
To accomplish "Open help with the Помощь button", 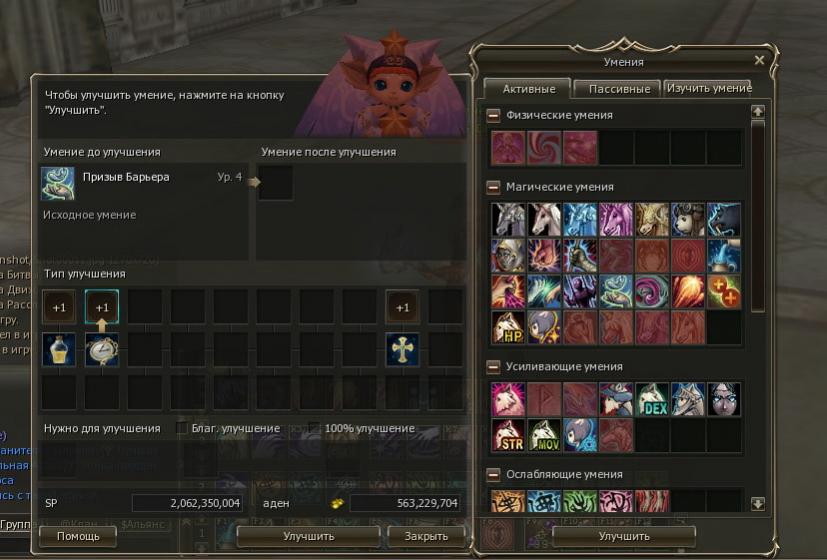I will [77, 536].
